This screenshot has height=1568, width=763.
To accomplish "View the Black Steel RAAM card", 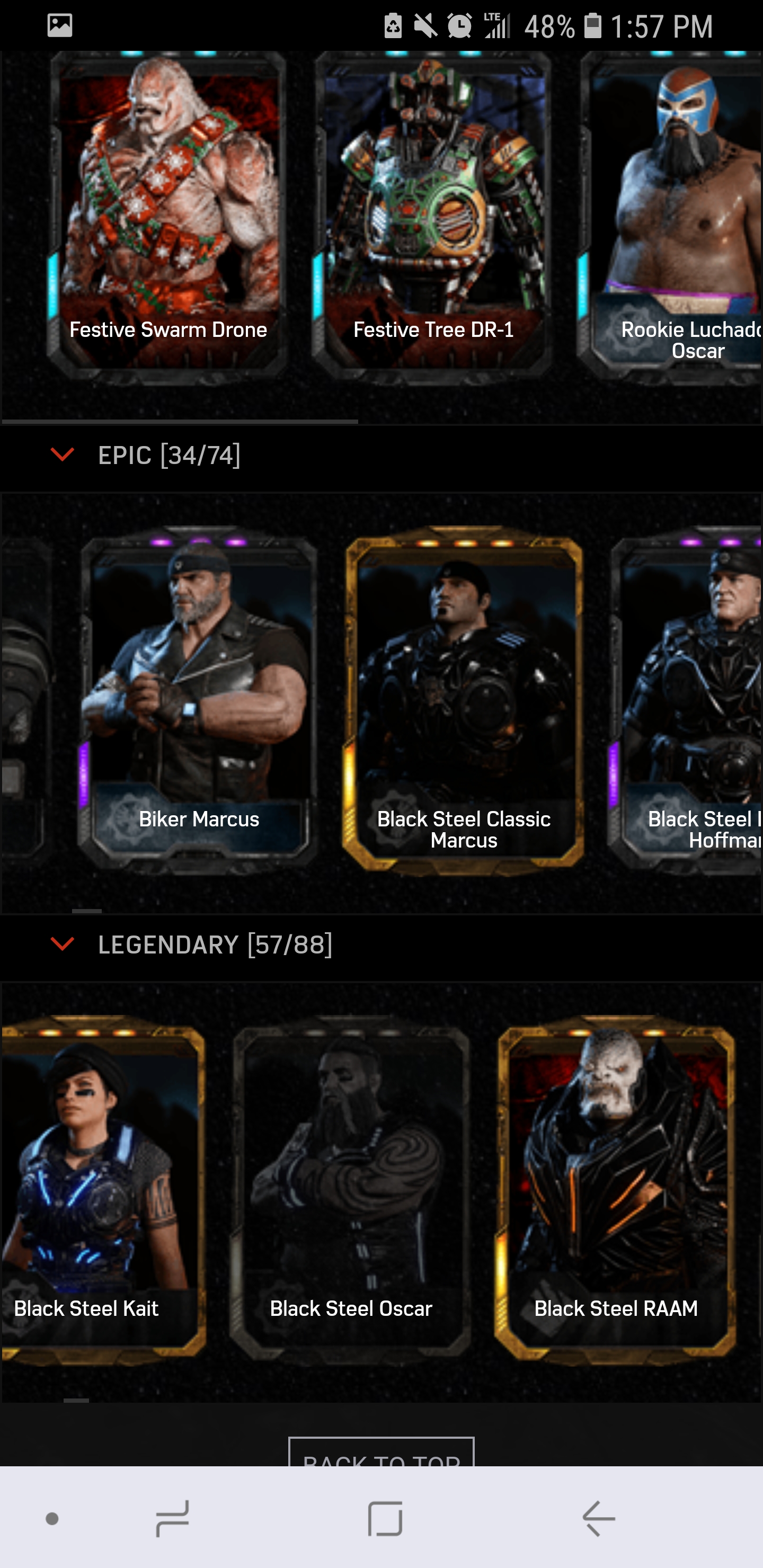I will coord(616,1187).
